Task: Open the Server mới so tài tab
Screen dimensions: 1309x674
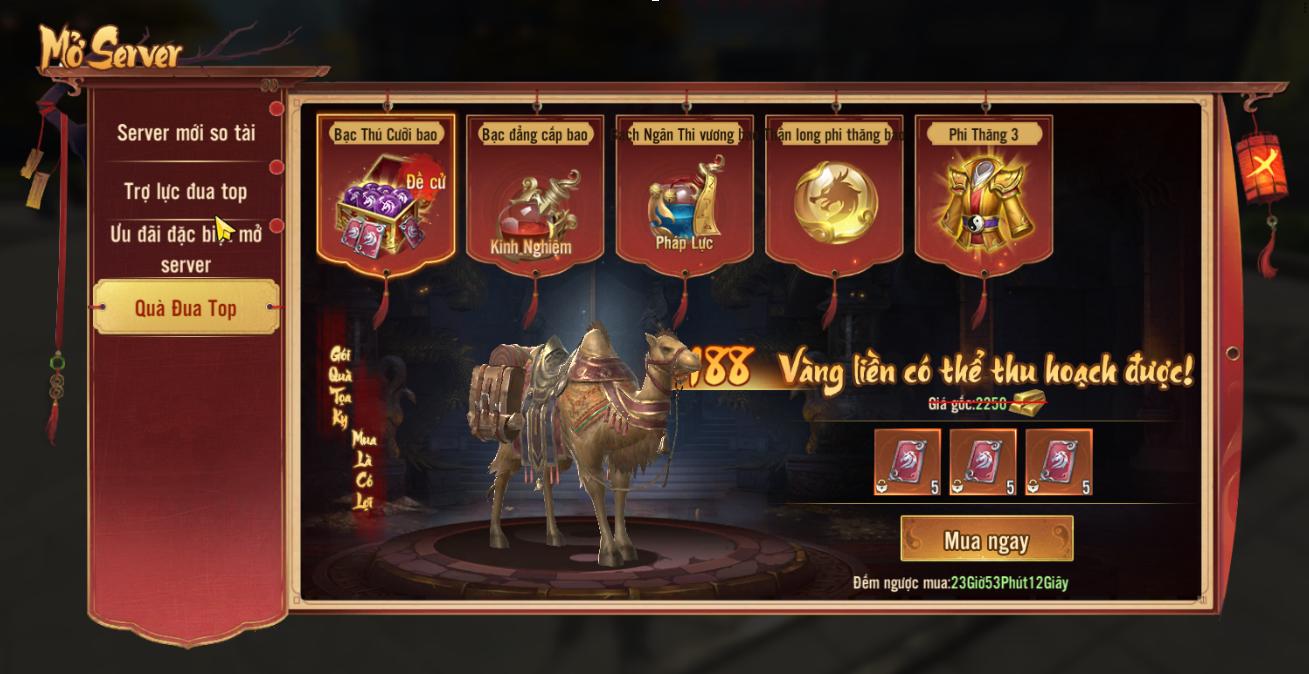Action: pos(186,132)
